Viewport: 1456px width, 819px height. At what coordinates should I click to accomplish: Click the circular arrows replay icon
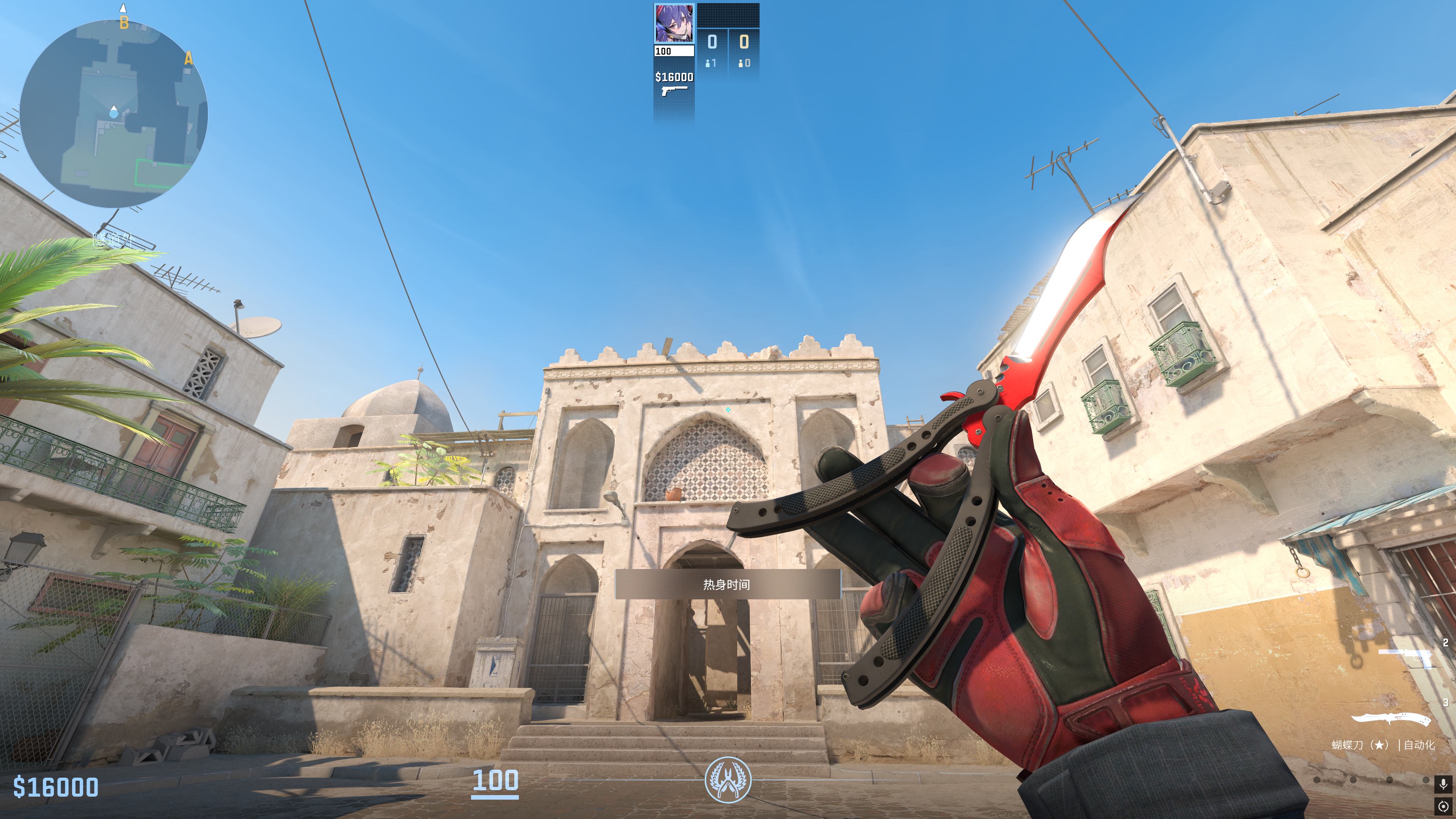pyautogui.click(x=1443, y=806)
